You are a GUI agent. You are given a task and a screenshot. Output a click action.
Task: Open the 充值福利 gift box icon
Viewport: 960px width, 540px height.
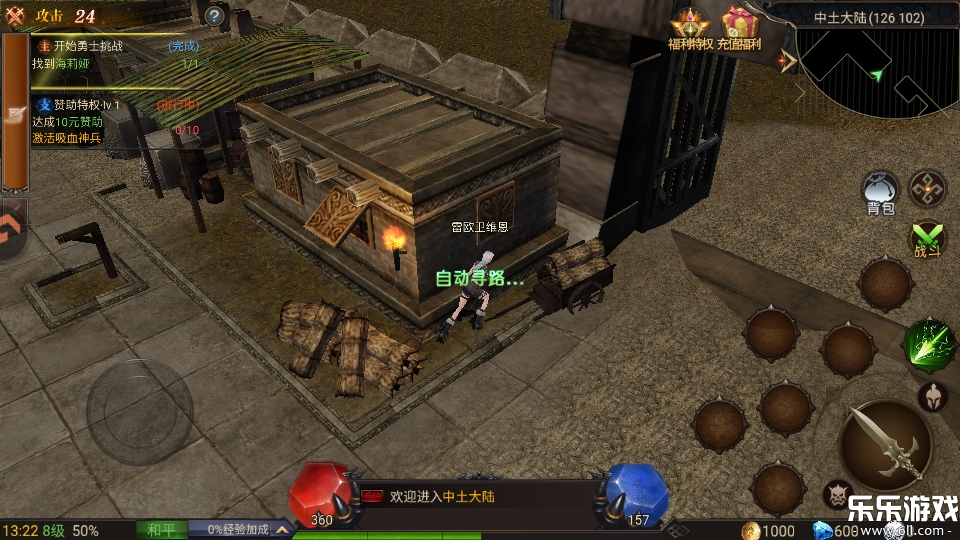(x=739, y=26)
